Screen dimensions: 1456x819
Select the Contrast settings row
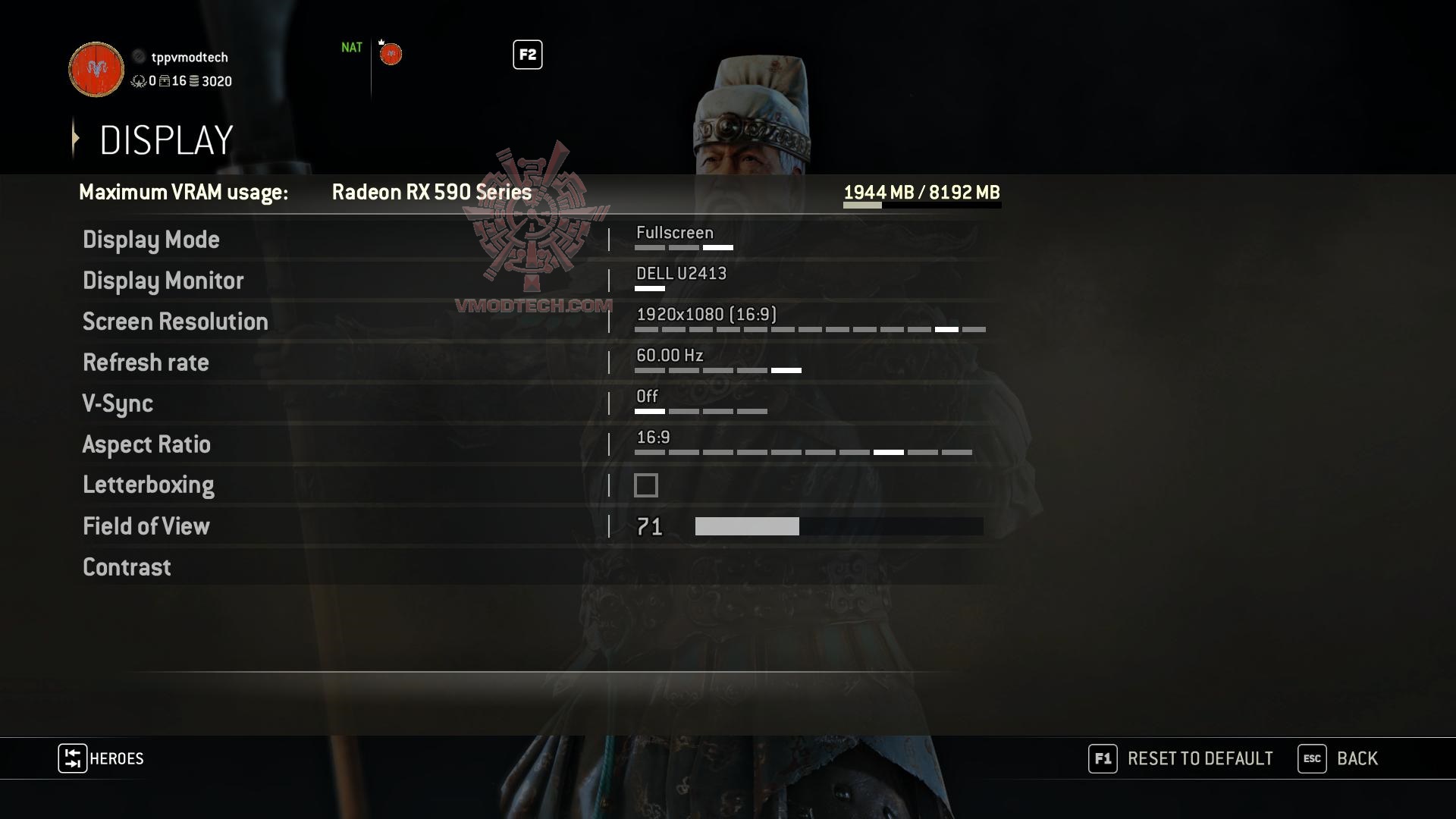126,567
